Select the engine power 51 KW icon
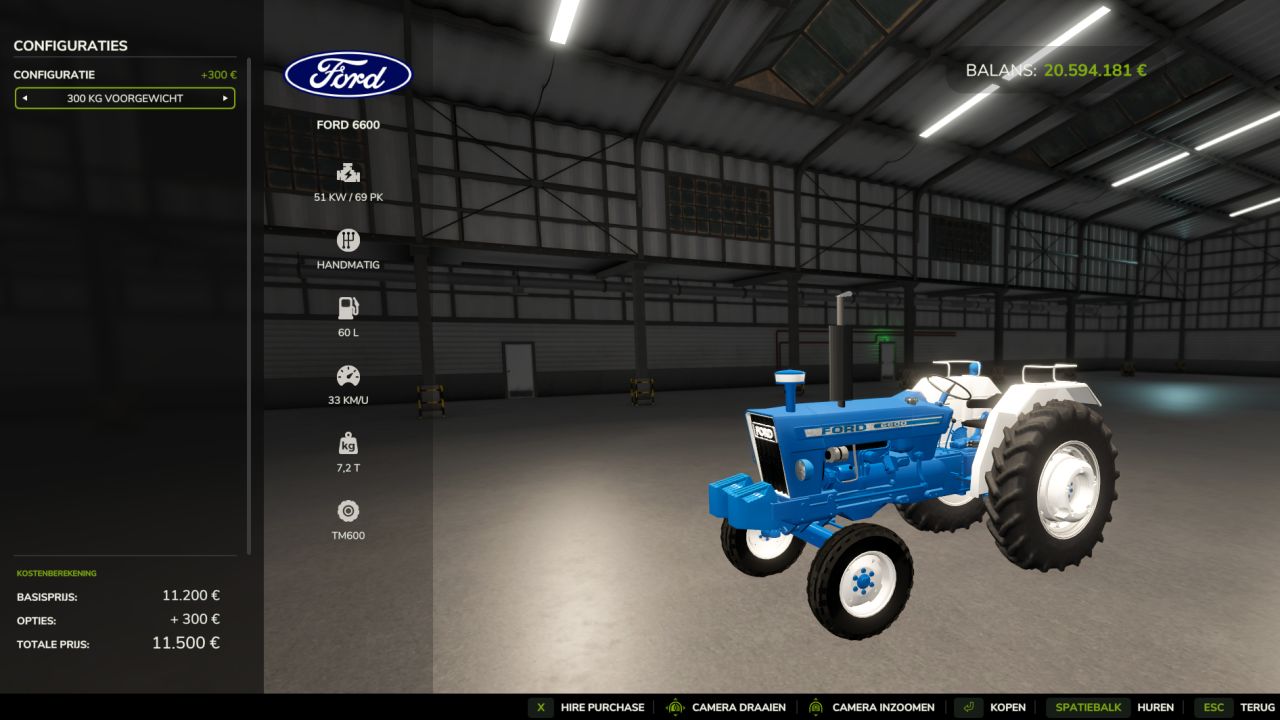 coord(347,172)
